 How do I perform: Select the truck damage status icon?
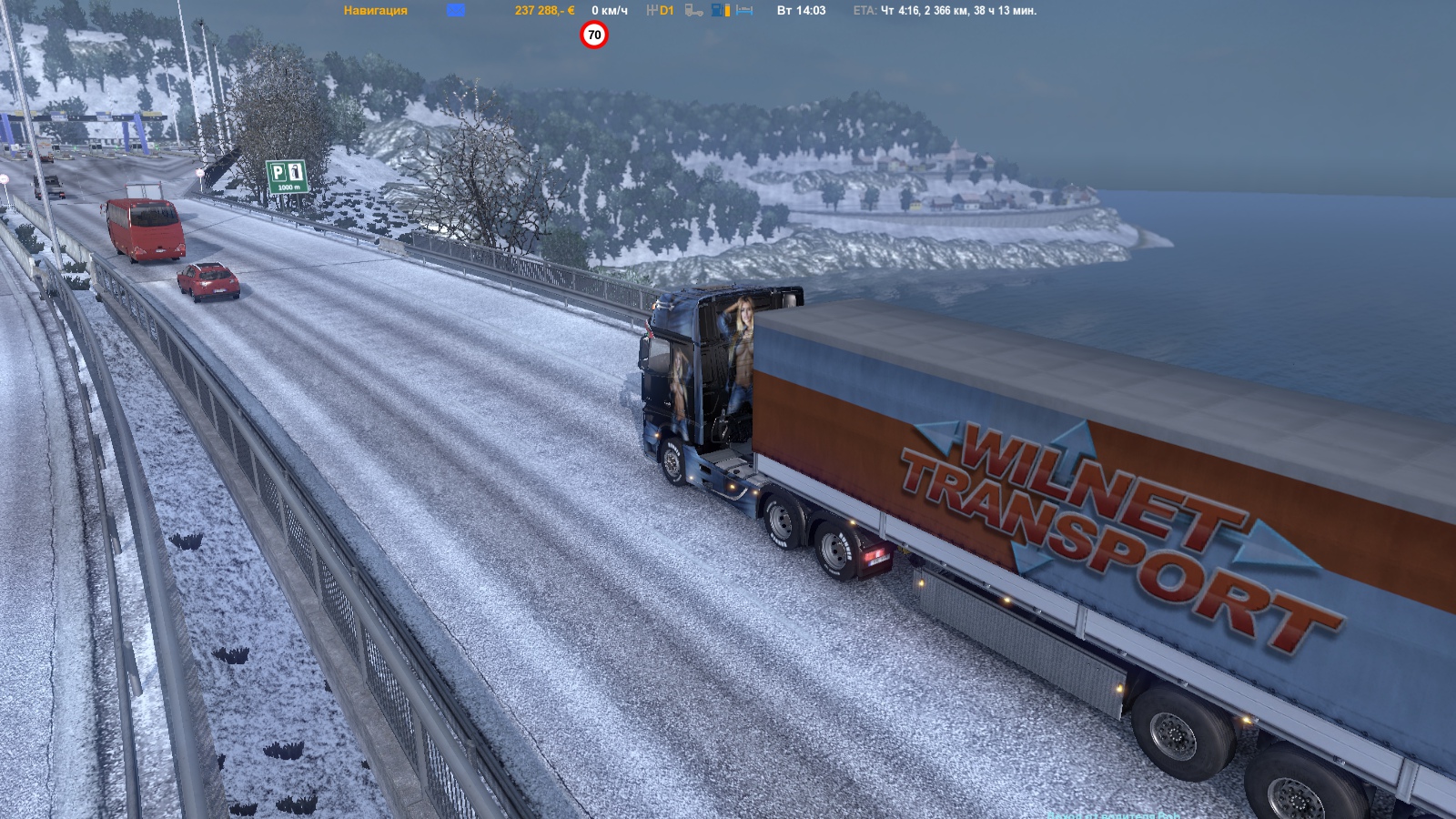coord(693,11)
